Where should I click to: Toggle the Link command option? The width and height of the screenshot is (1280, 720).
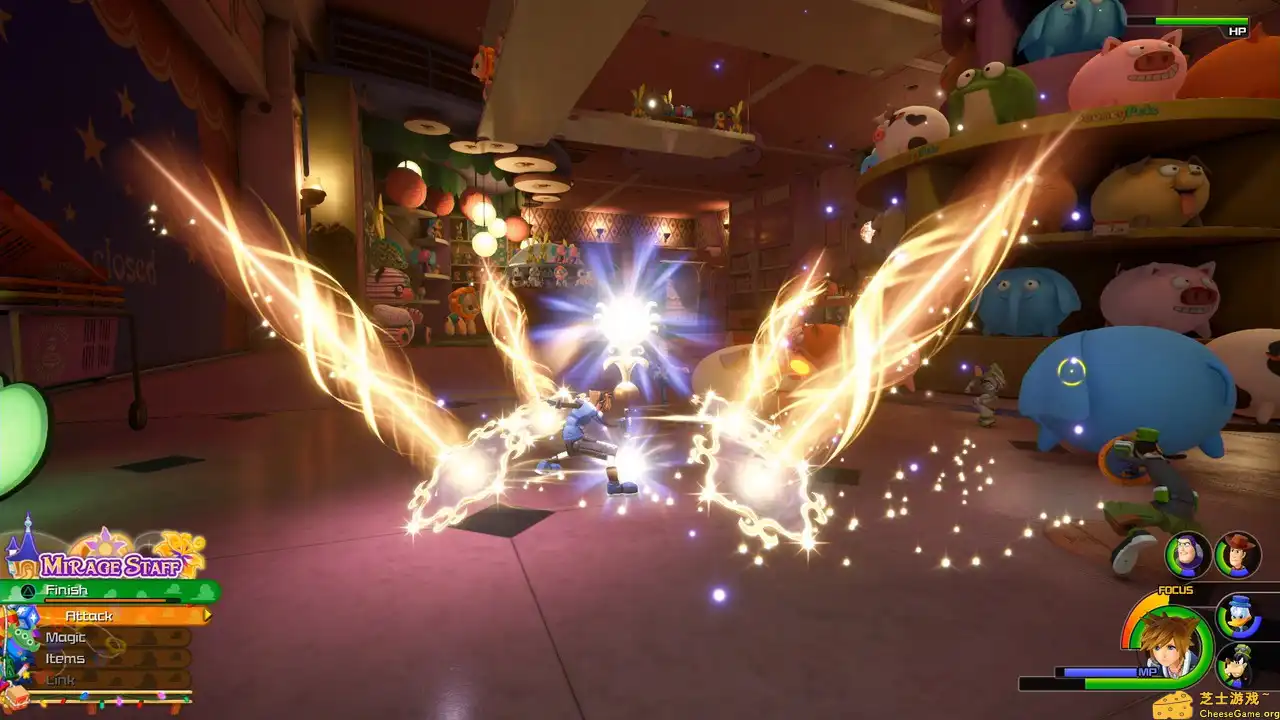59,679
